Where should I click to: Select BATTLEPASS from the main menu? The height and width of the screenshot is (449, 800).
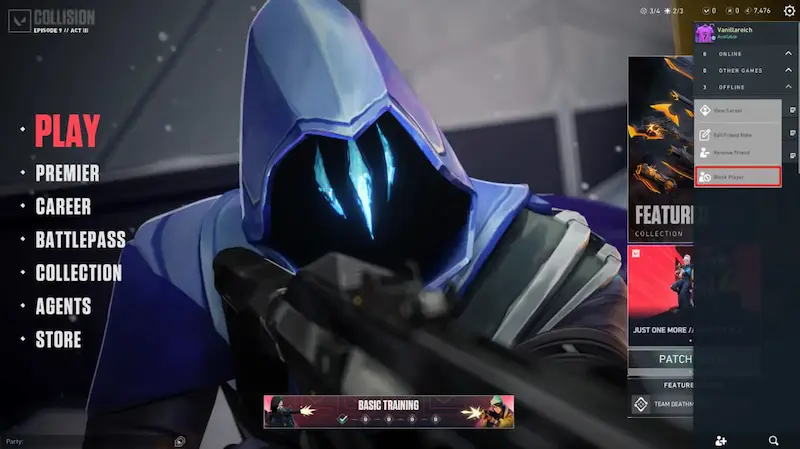(80, 240)
